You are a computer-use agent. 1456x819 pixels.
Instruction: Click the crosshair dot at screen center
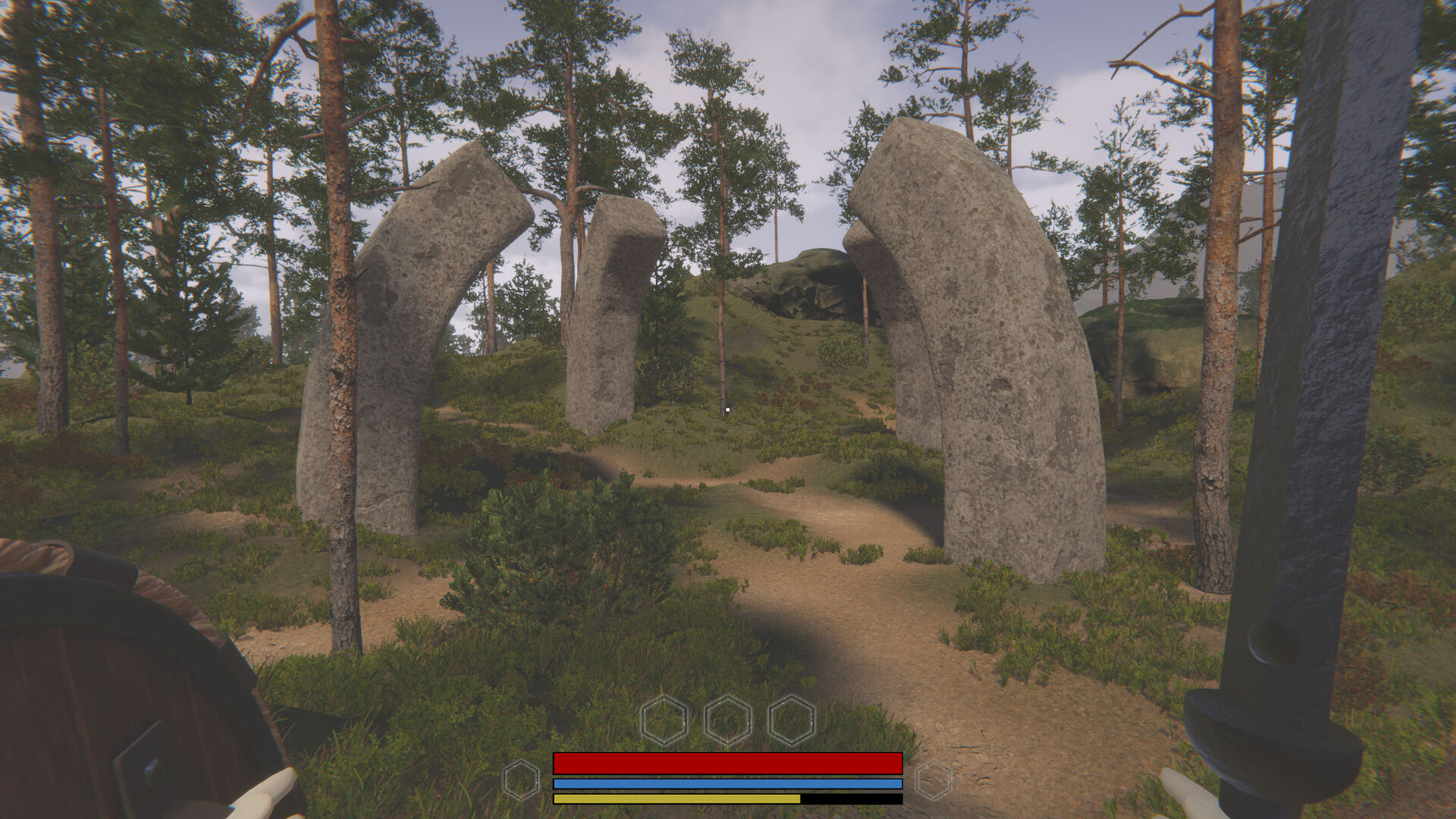tap(727, 409)
